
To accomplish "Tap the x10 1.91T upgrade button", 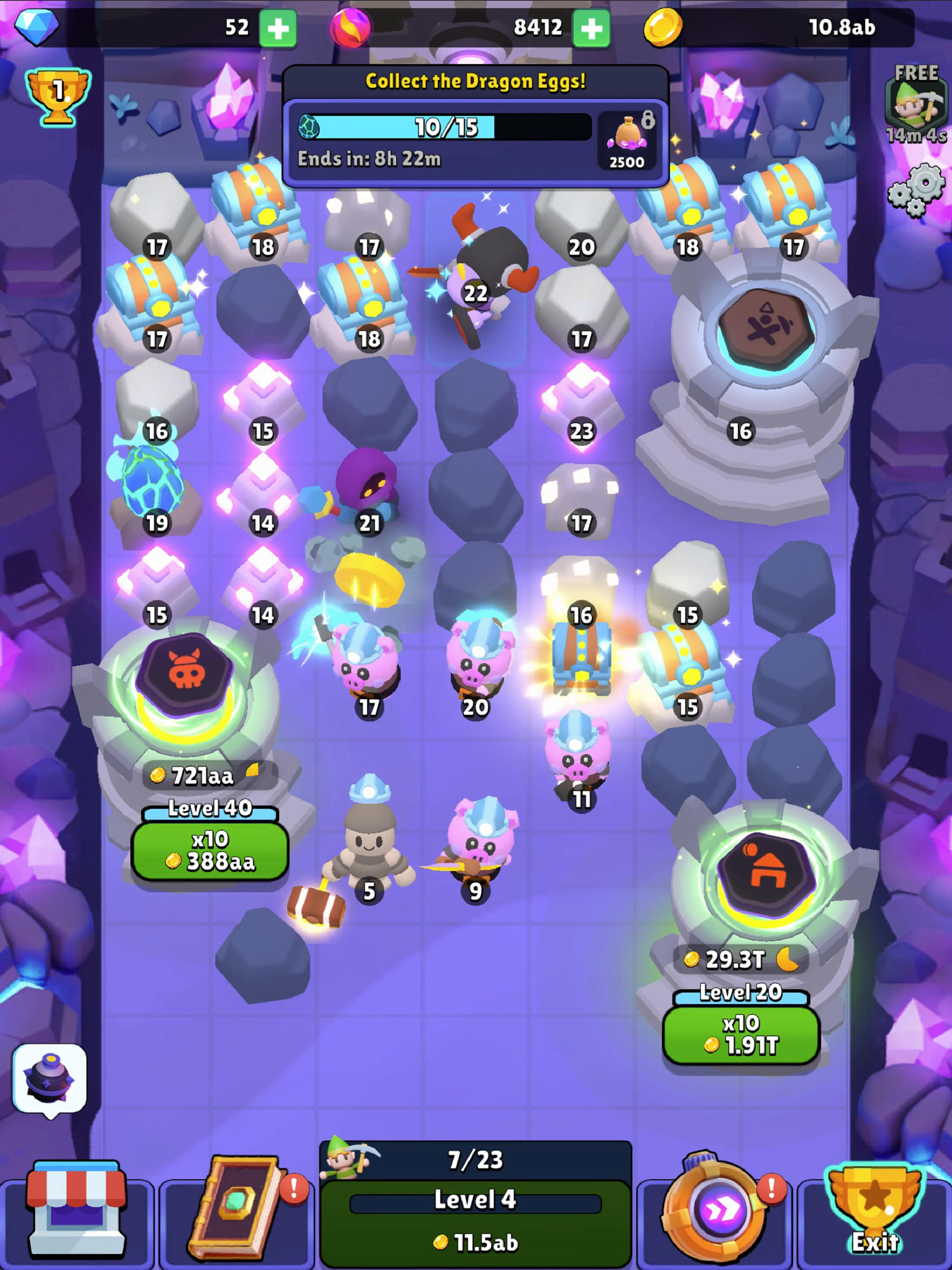I will (740, 1033).
